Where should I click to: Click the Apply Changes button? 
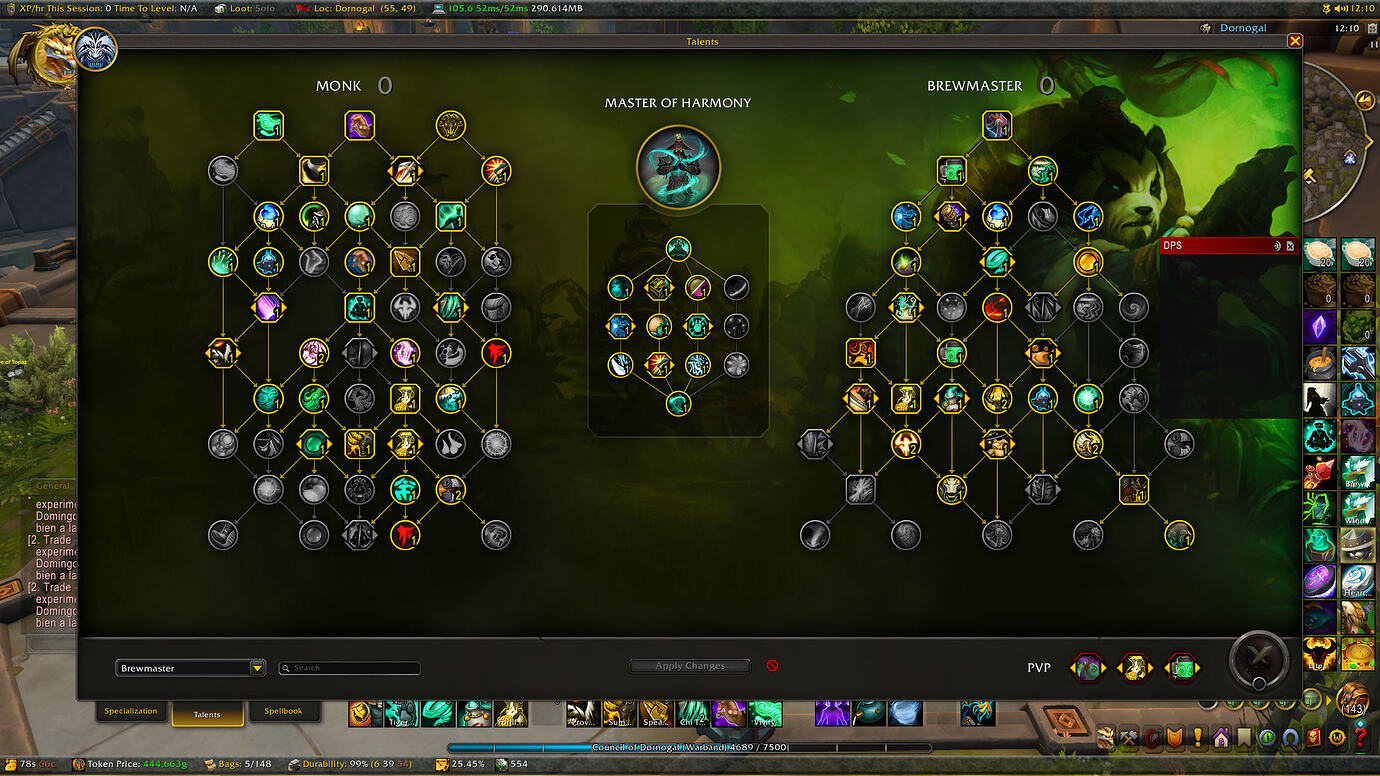coord(689,665)
